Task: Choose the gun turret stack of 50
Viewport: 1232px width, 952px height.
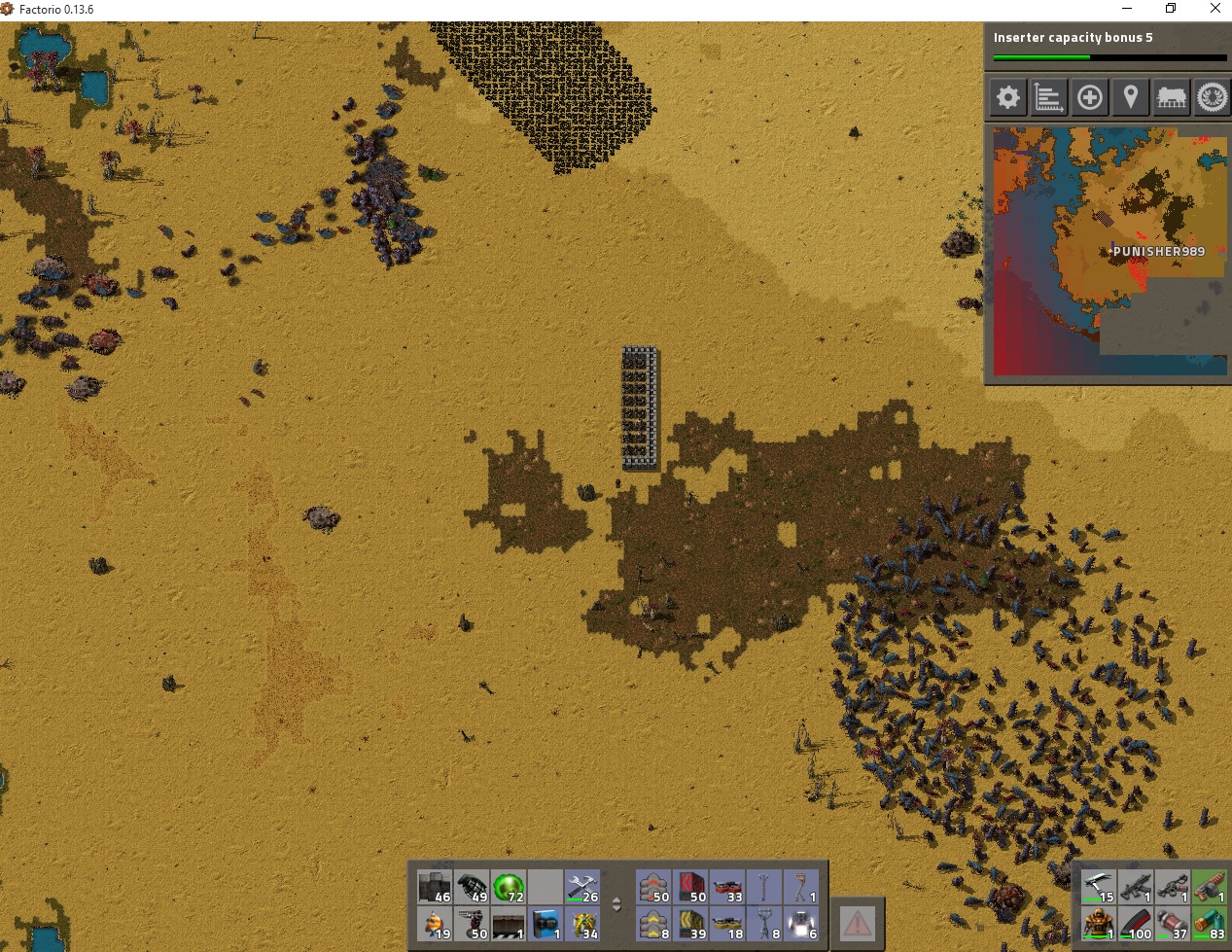Action: point(473,924)
